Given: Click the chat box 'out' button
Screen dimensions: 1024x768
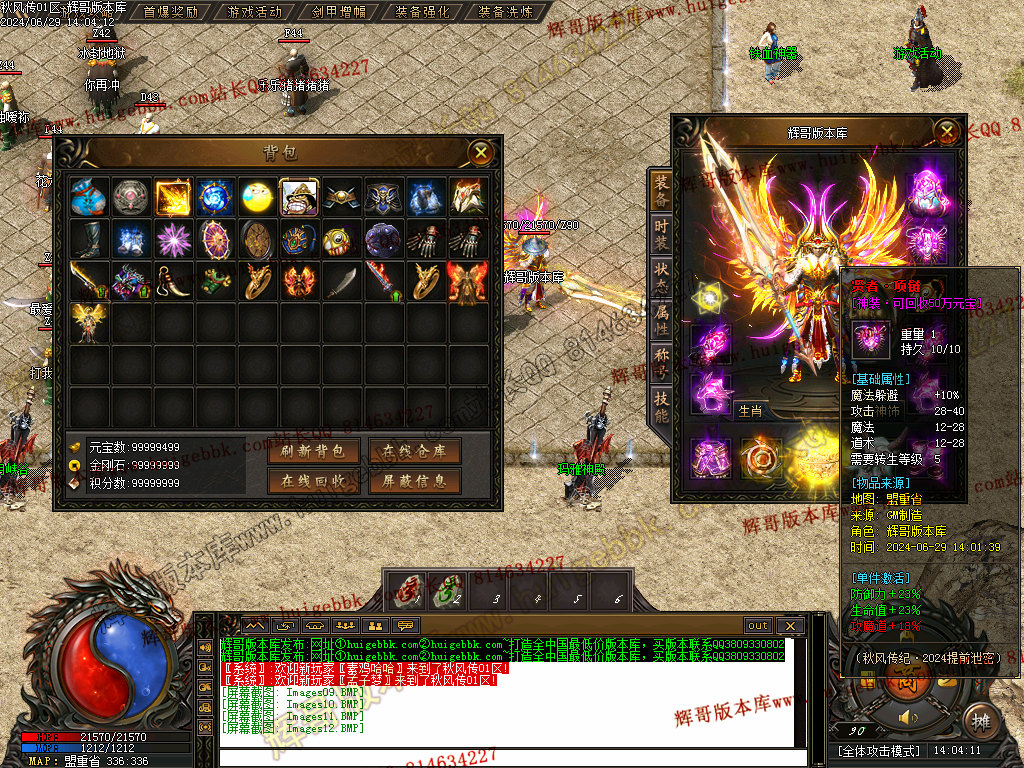Looking at the screenshot, I should (x=758, y=626).
